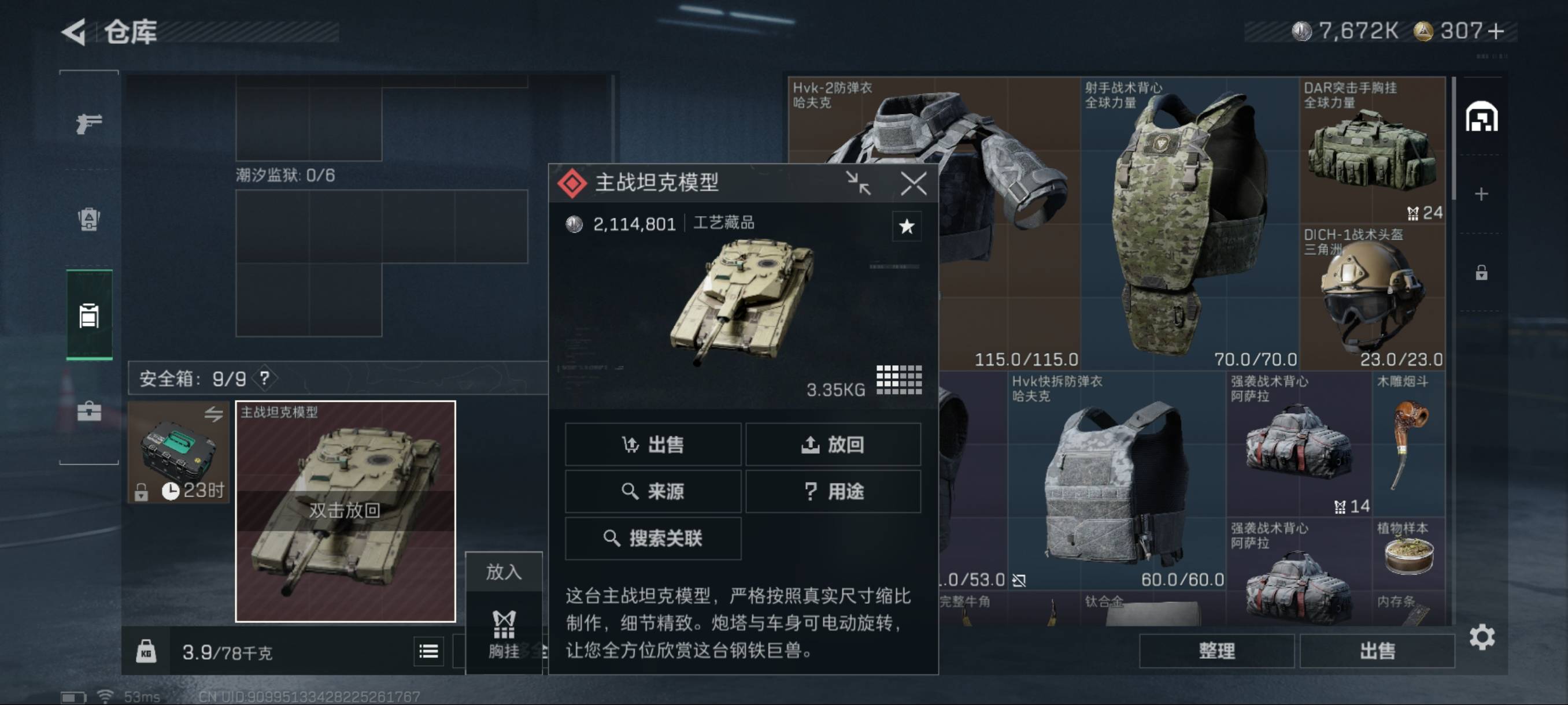Click the warehouse icon on the right sidebar
Screen dimensions: 1568x705
pyautogui.click(x=1483, y=117)
